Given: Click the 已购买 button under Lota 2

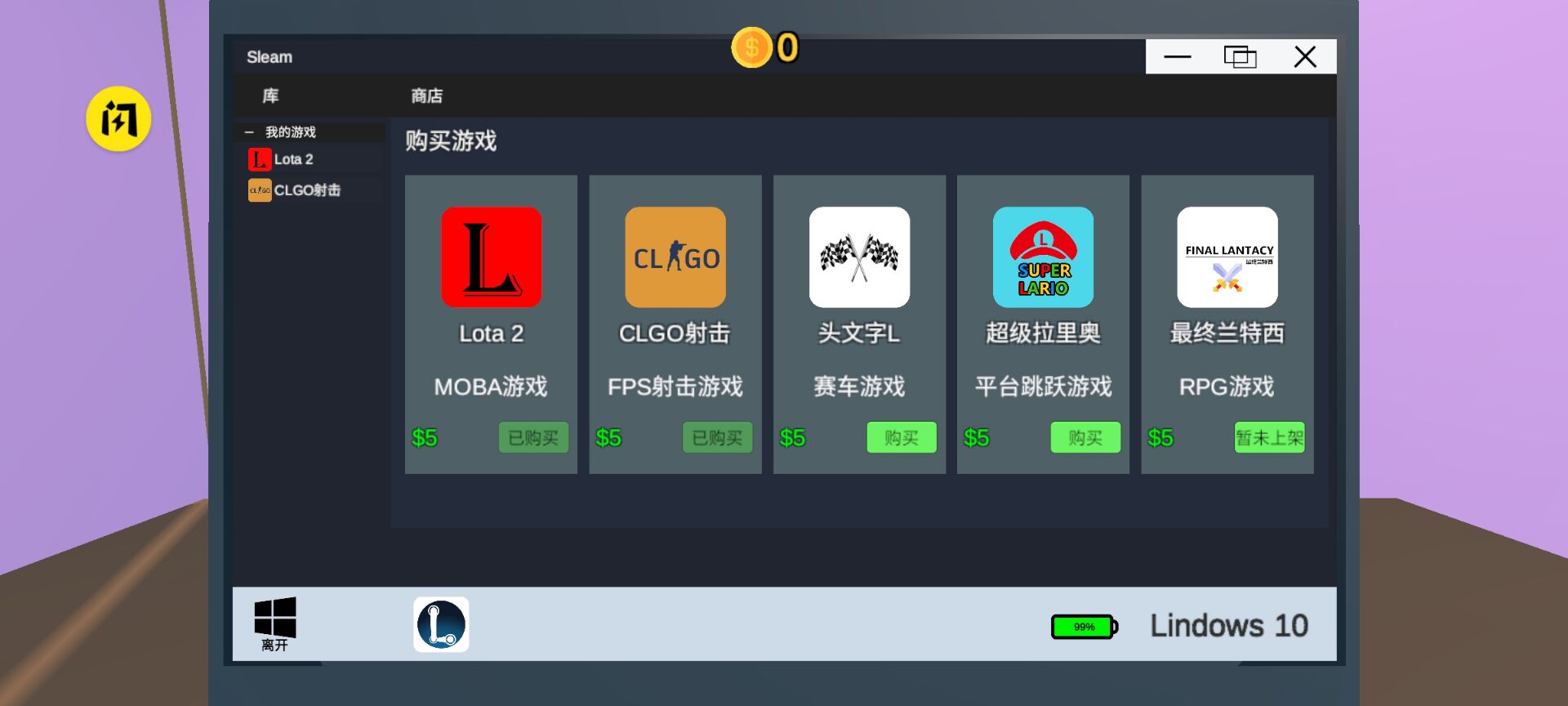Looking at the screenshot, I should pyautogui.click(x=532, y=437).
